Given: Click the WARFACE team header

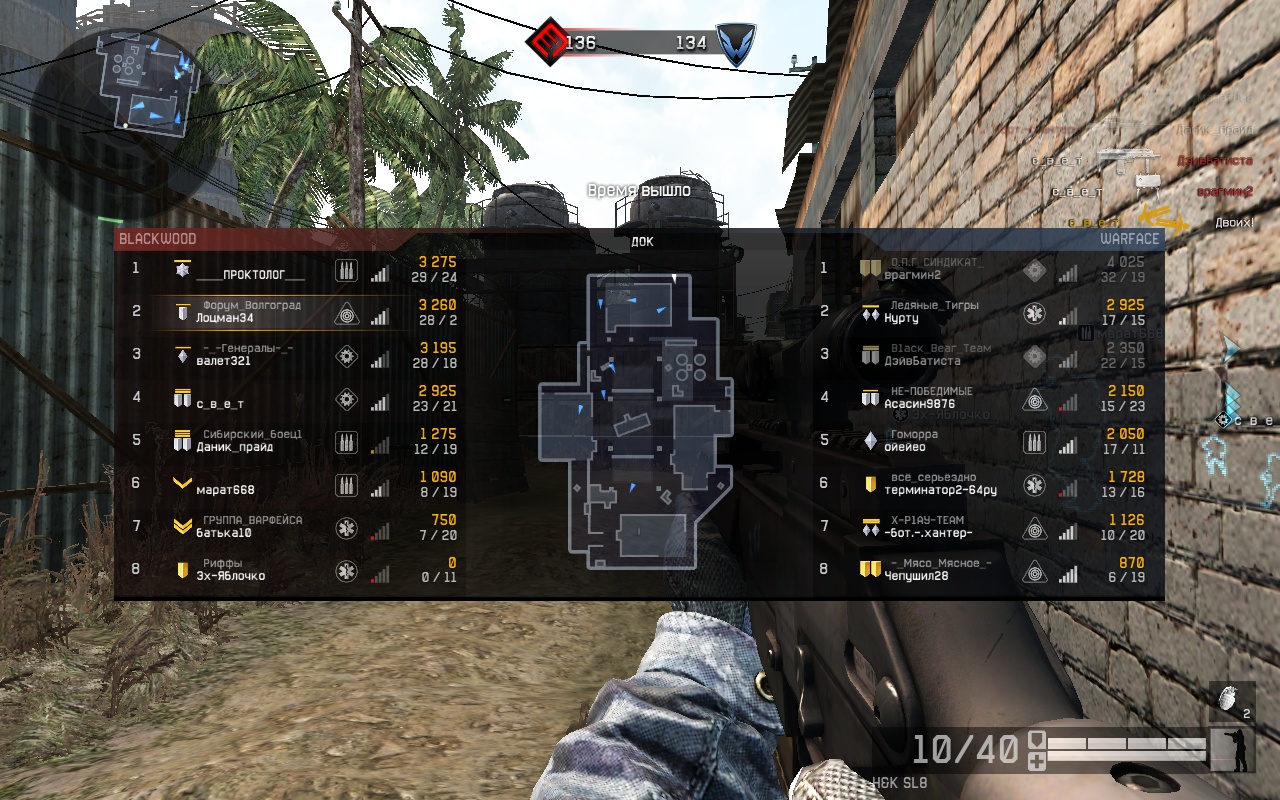Looking at the screenshot, I should [x=1129, y=239].
